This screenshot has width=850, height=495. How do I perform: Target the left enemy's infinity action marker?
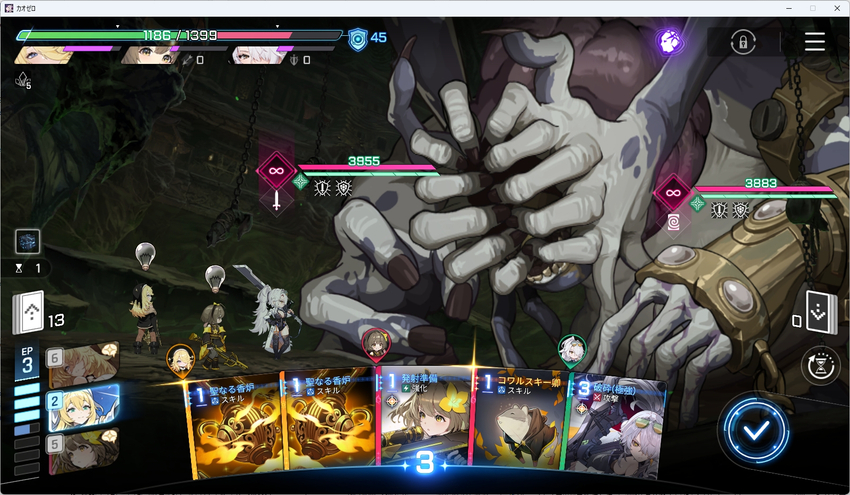[277, 170]
